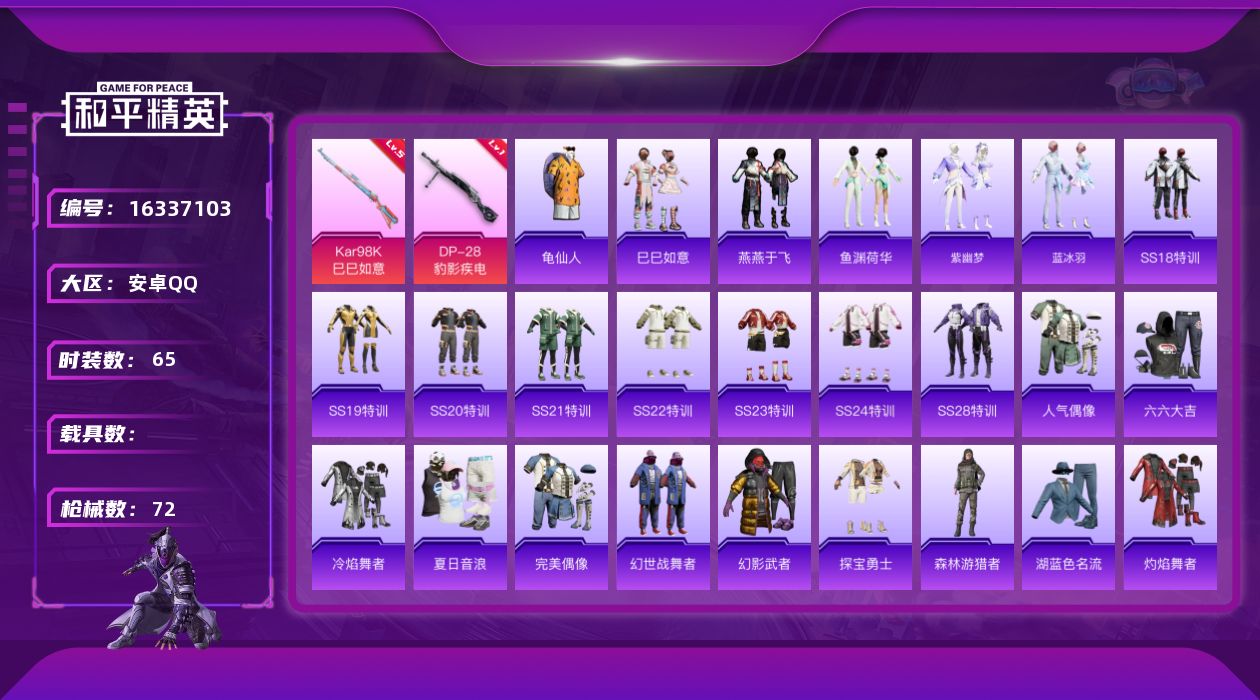Choose the SS28特训 outfit tile
Viewport: 1260px width, 700px height.
pyautogui.click(x=967, y=364)
